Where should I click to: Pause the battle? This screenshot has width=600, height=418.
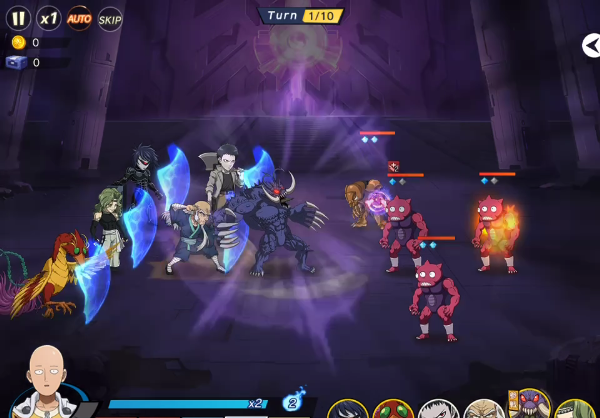click(x=17, y=18)
